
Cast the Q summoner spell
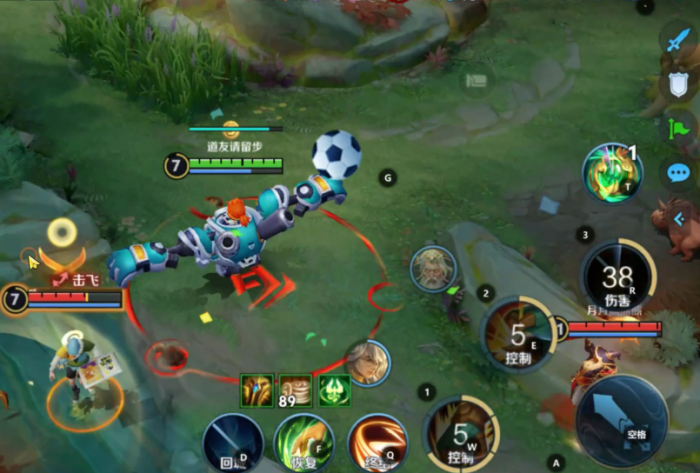[378, 443]
